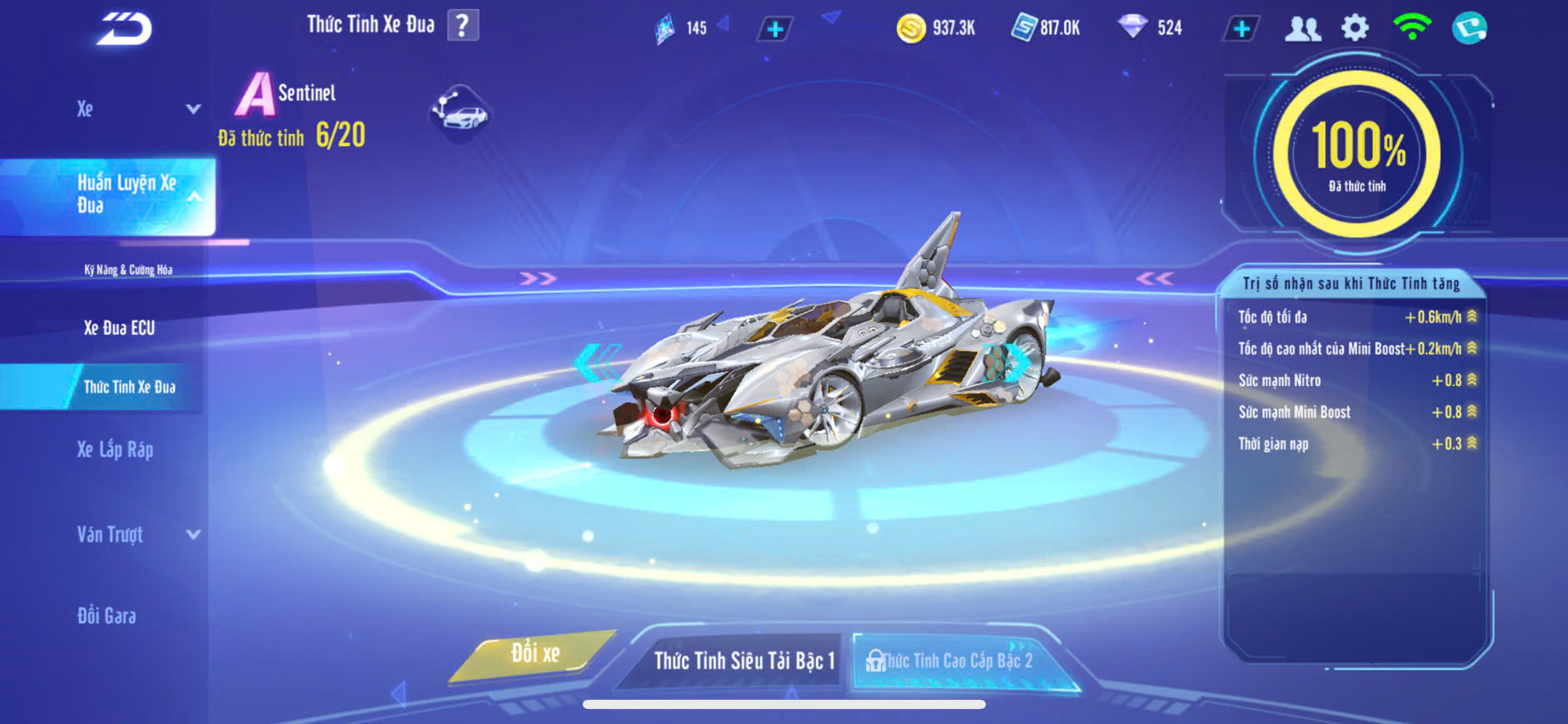Screen dimensions: 1568x724
Task: Open the car node diagram icon beside Sentinel
Action: (x=460, y=112)
